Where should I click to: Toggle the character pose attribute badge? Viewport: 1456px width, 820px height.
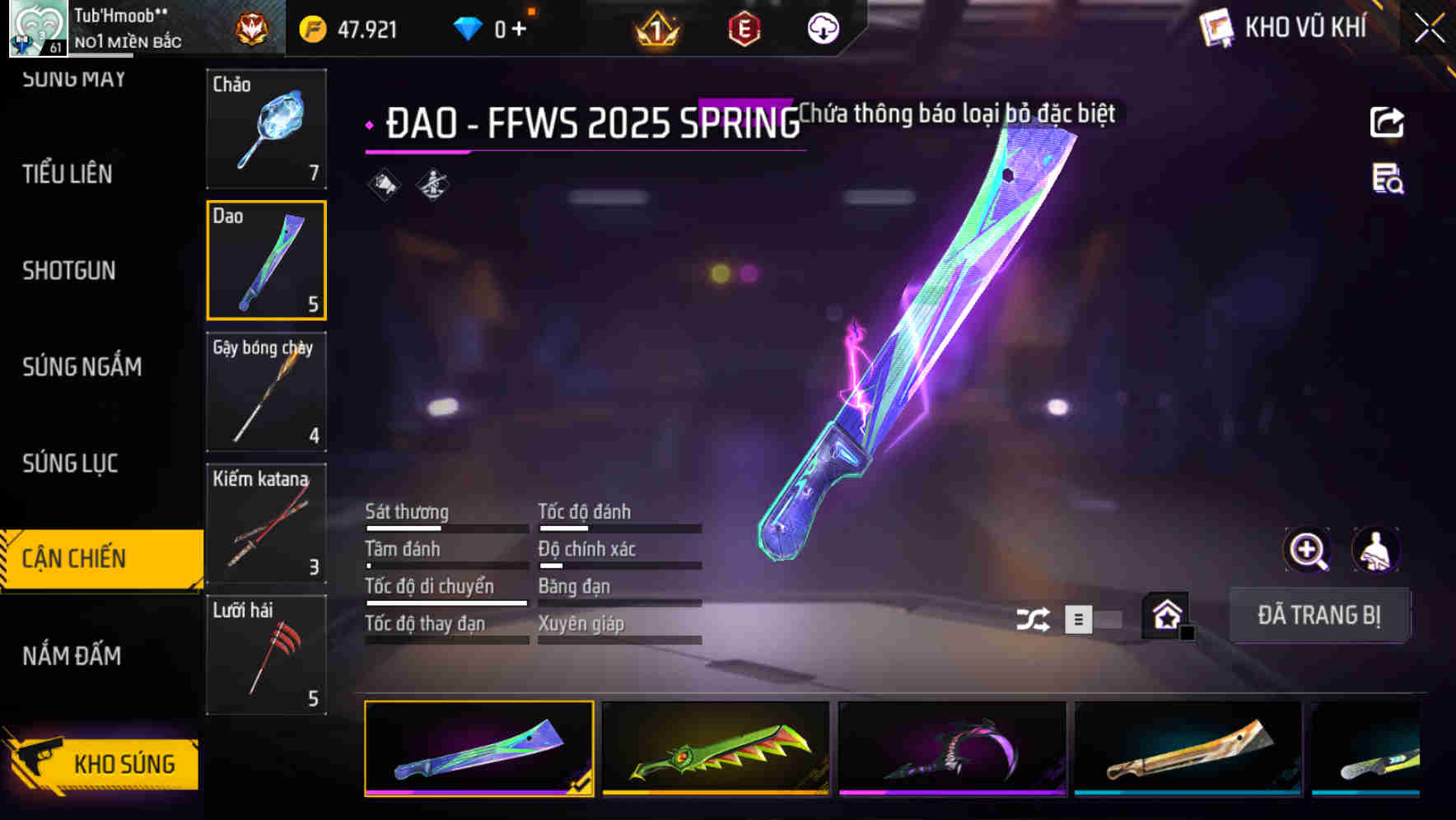pos(432,185)
